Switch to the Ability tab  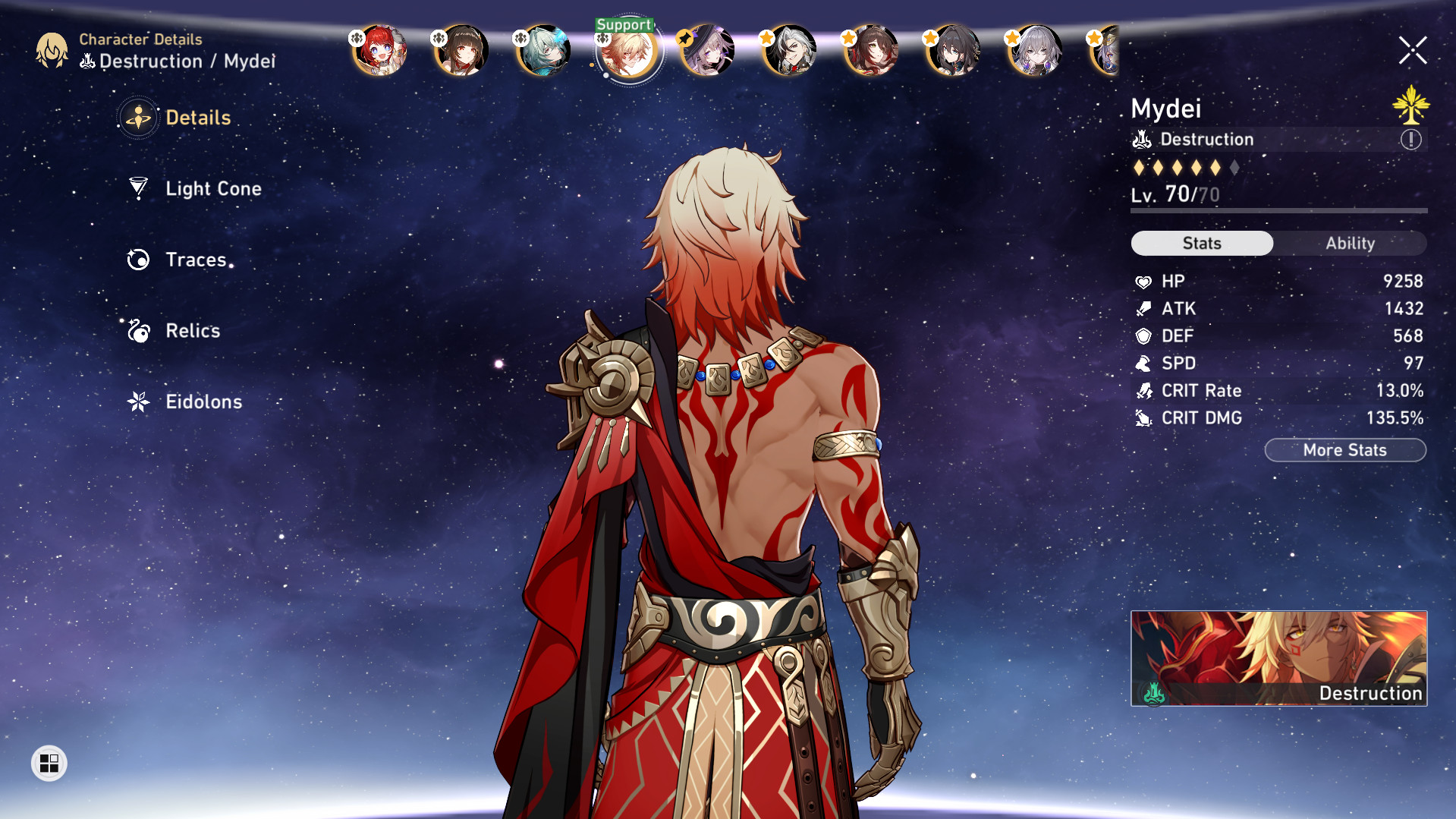(x=1351, y=243)
